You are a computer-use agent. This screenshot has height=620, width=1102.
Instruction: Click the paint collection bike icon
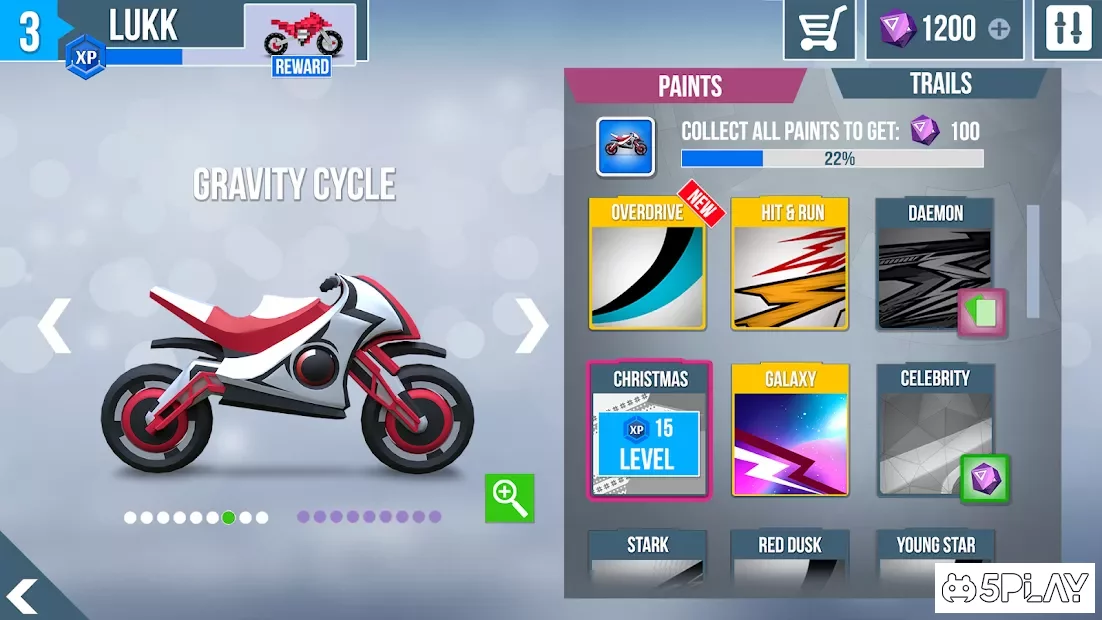pyautogui.click(x=626, y=147)
